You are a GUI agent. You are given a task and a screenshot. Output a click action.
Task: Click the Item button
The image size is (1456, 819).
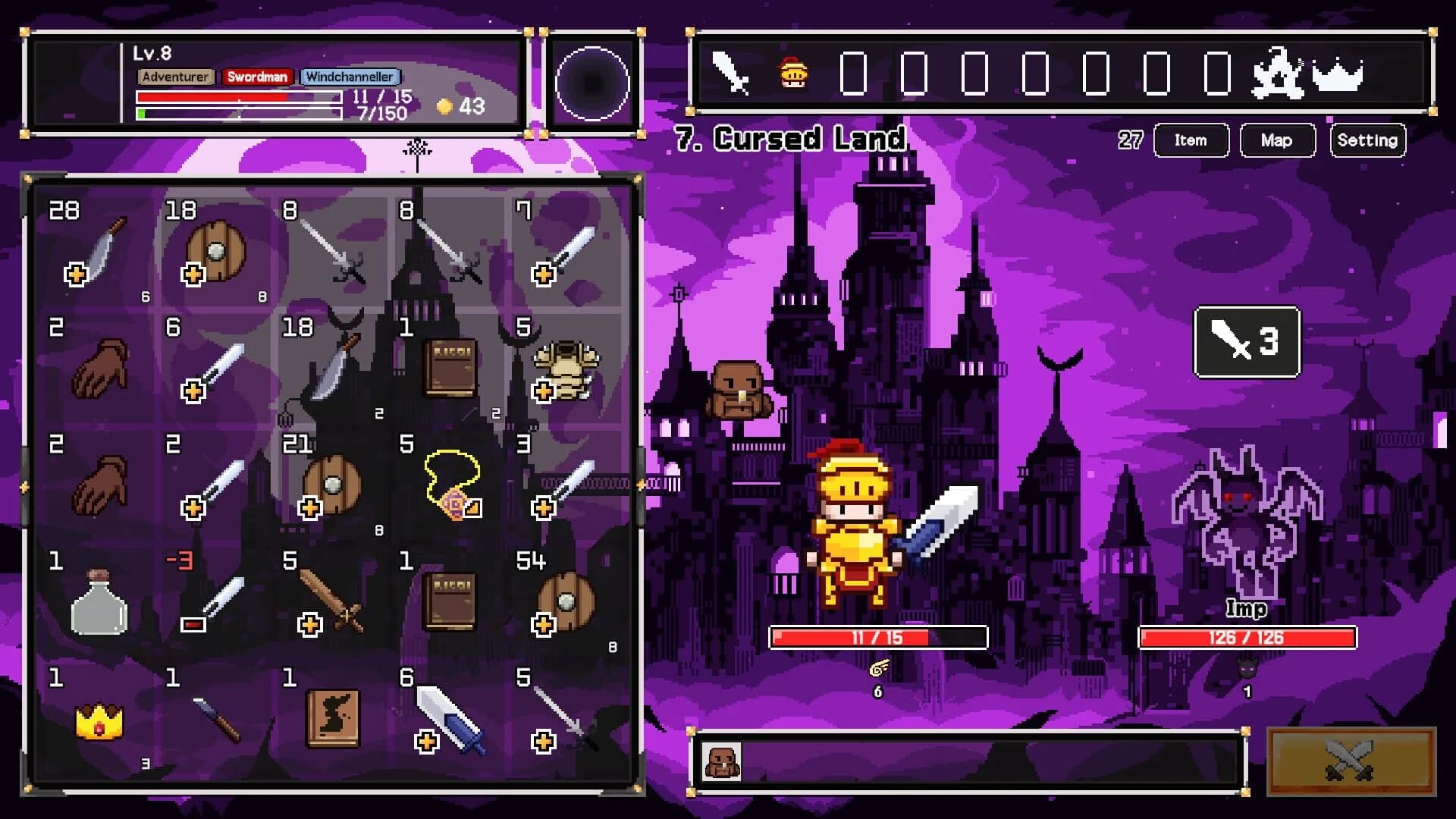tap(1191, 140)
